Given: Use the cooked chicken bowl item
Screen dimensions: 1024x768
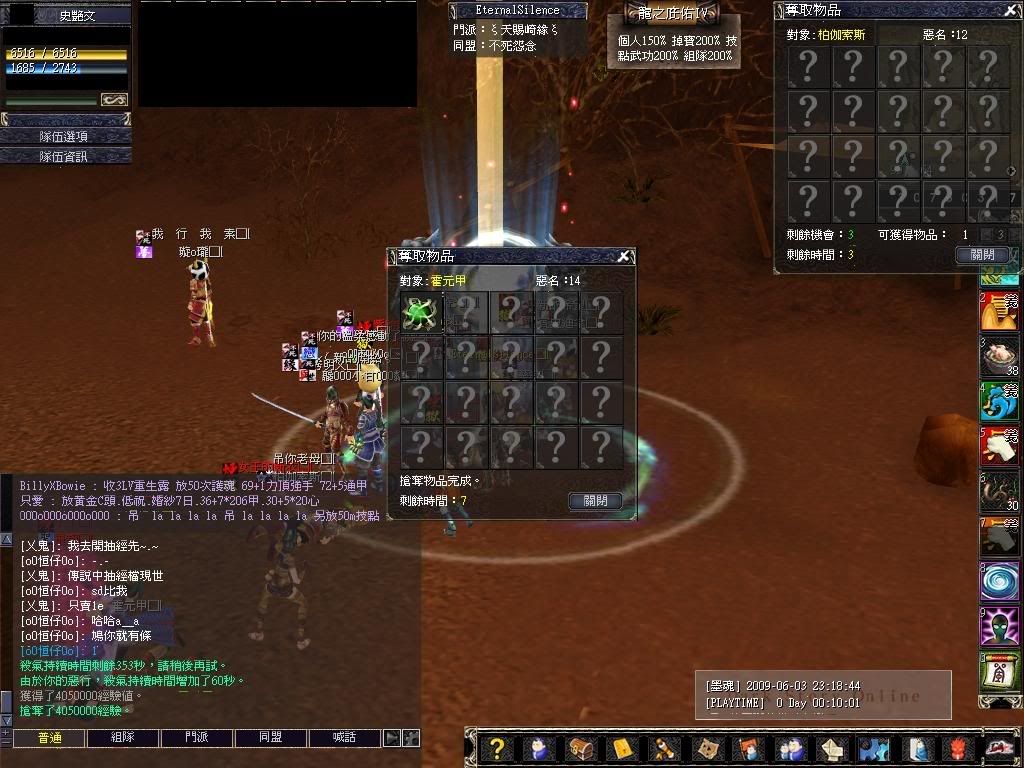Looking at the screenshot, I should 999,354.
